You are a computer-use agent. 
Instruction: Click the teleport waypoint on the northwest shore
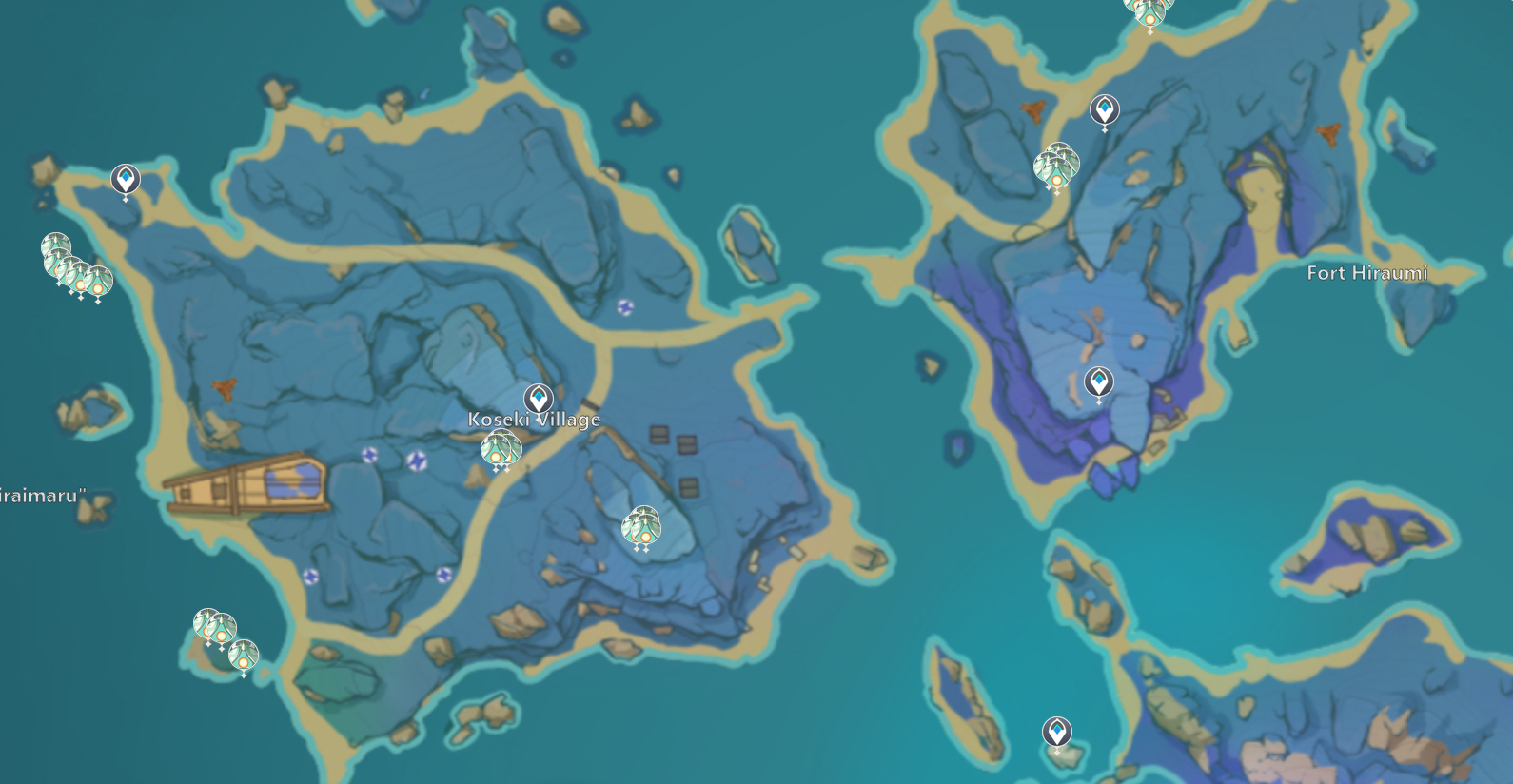pos(124,178)
